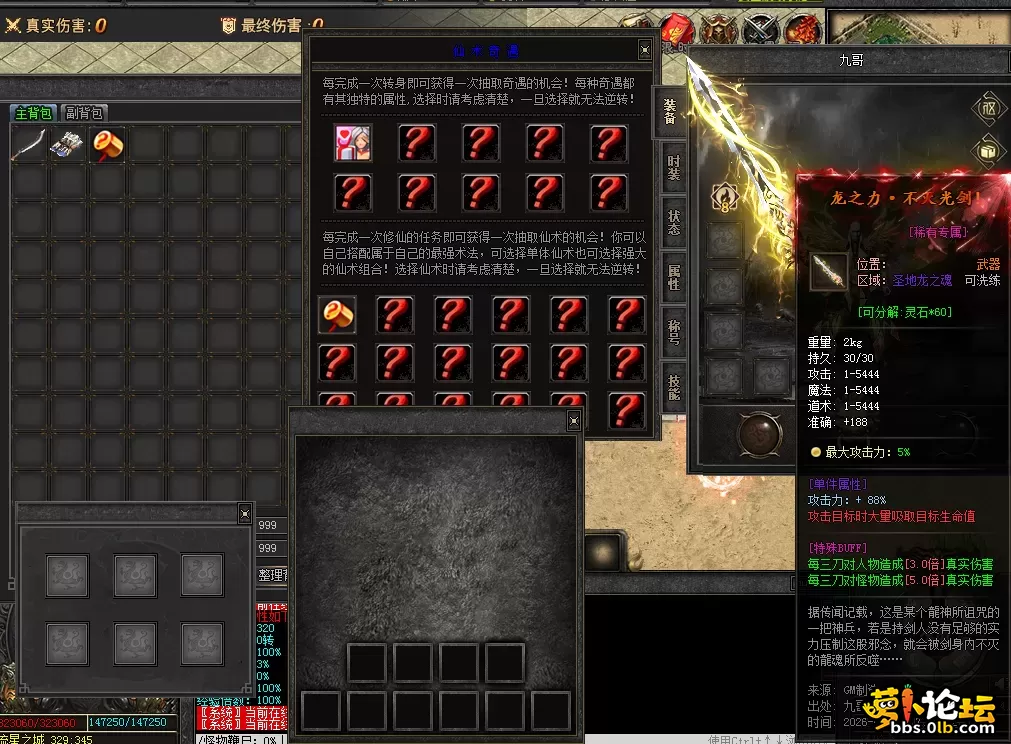Pick the question-mark mallet in the bag
The image size is (1011, 744).
click(x=108, y=145)
